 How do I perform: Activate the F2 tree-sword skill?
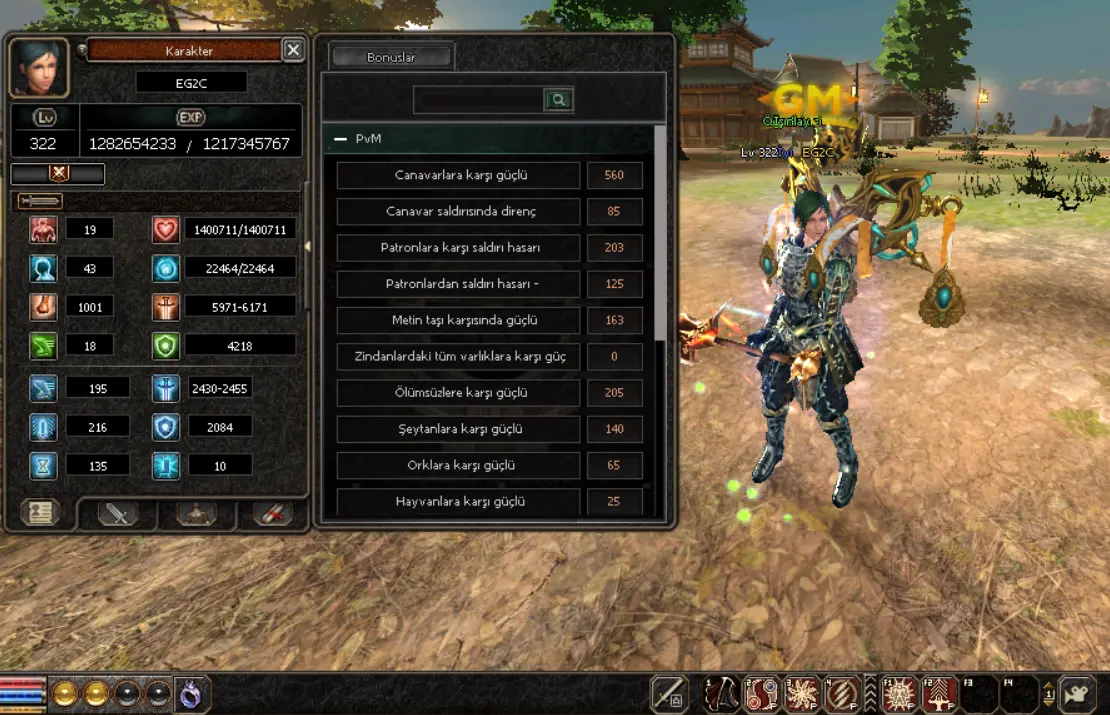click(x=940, y=694)
